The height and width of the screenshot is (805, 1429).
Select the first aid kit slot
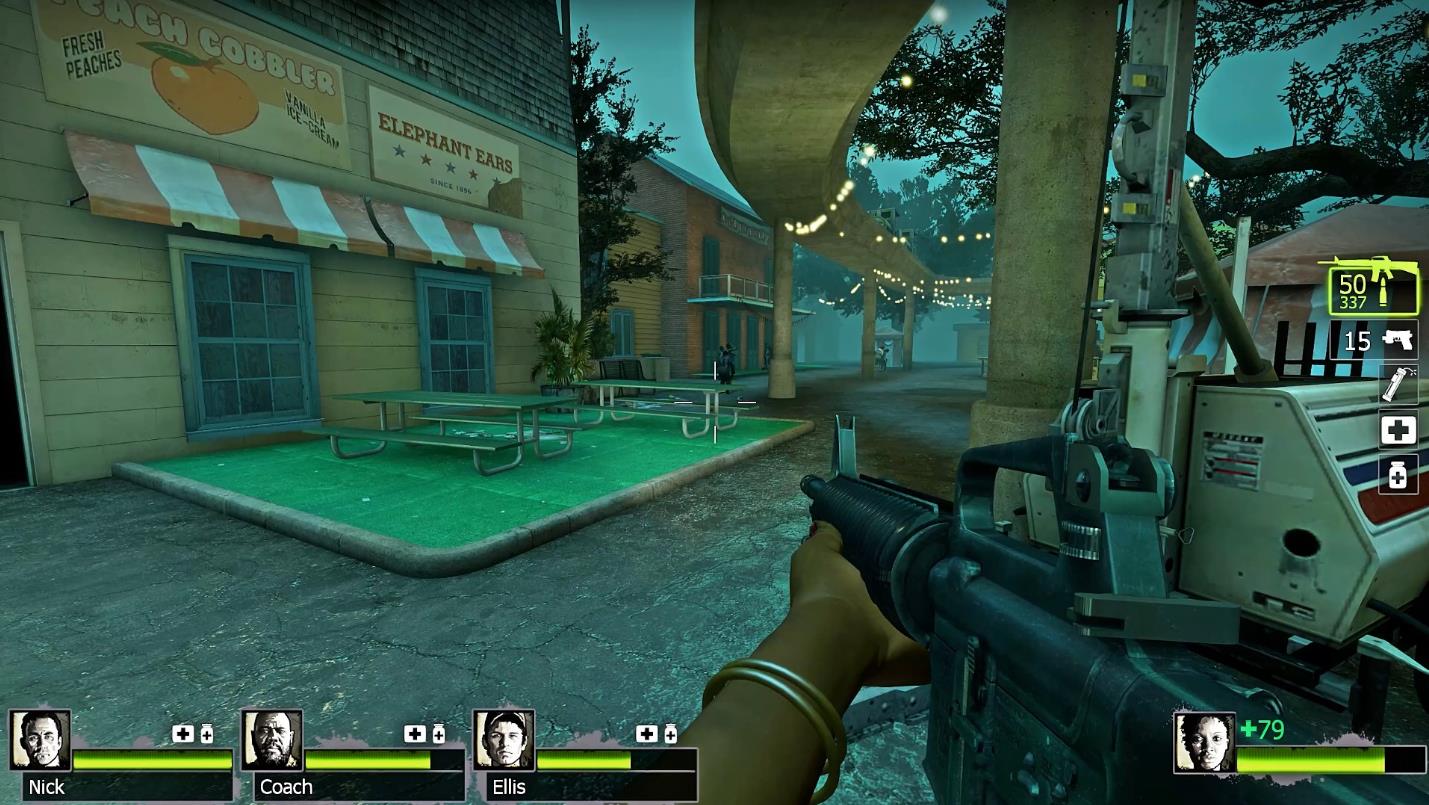pyautogui.click(x=1397, y=430)
